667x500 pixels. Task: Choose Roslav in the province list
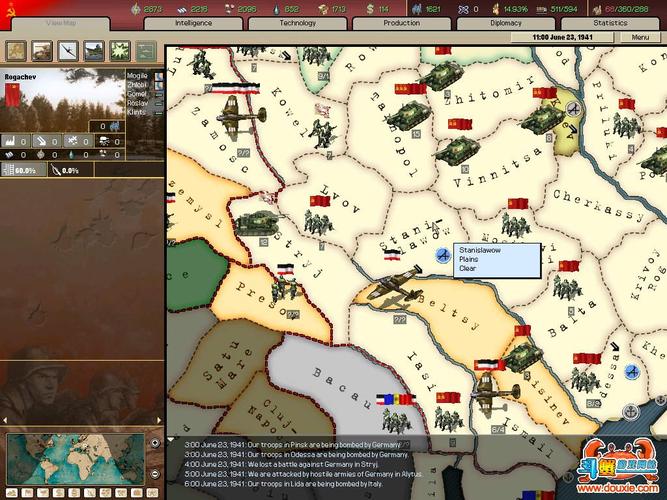coord(138,102)
